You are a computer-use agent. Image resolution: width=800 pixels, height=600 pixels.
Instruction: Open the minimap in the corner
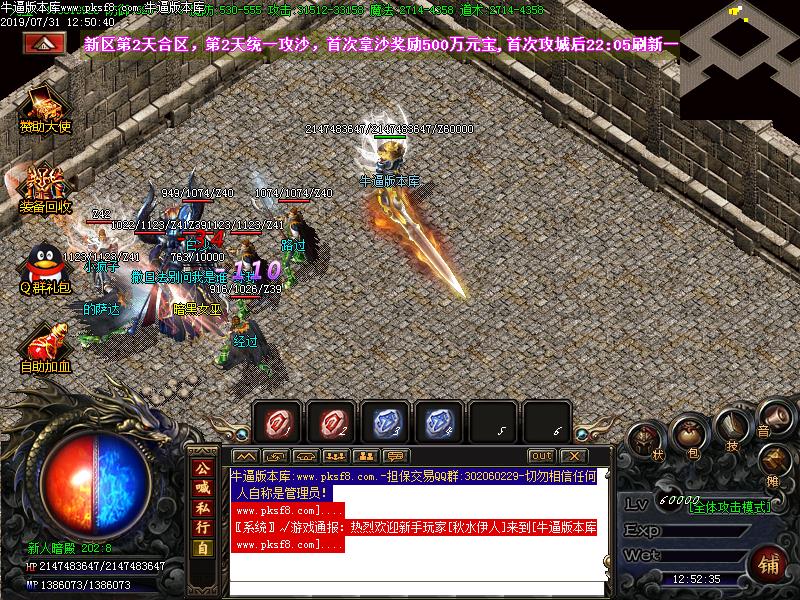tap(740, 47)
